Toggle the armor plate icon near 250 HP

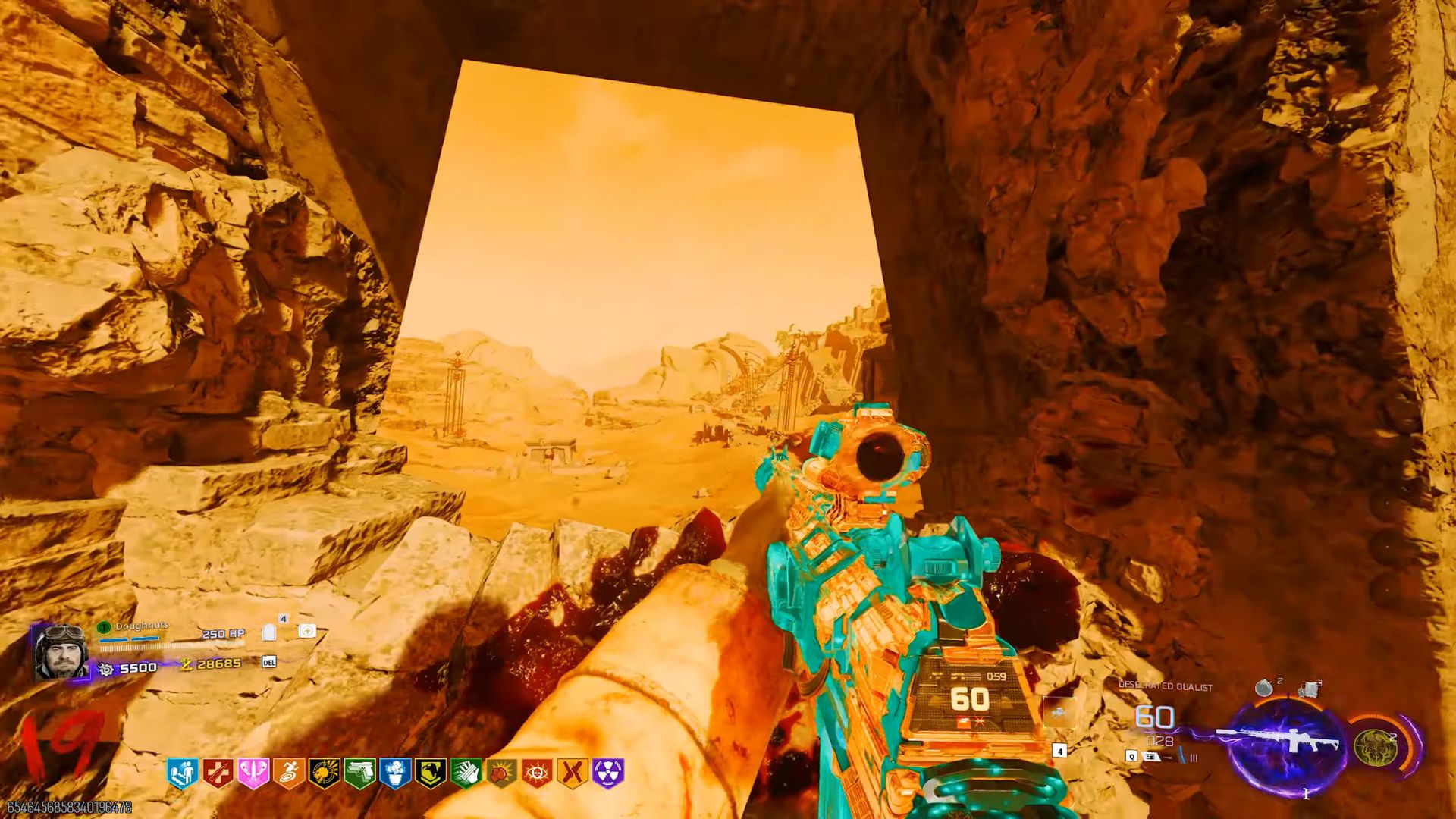[268, 632]
